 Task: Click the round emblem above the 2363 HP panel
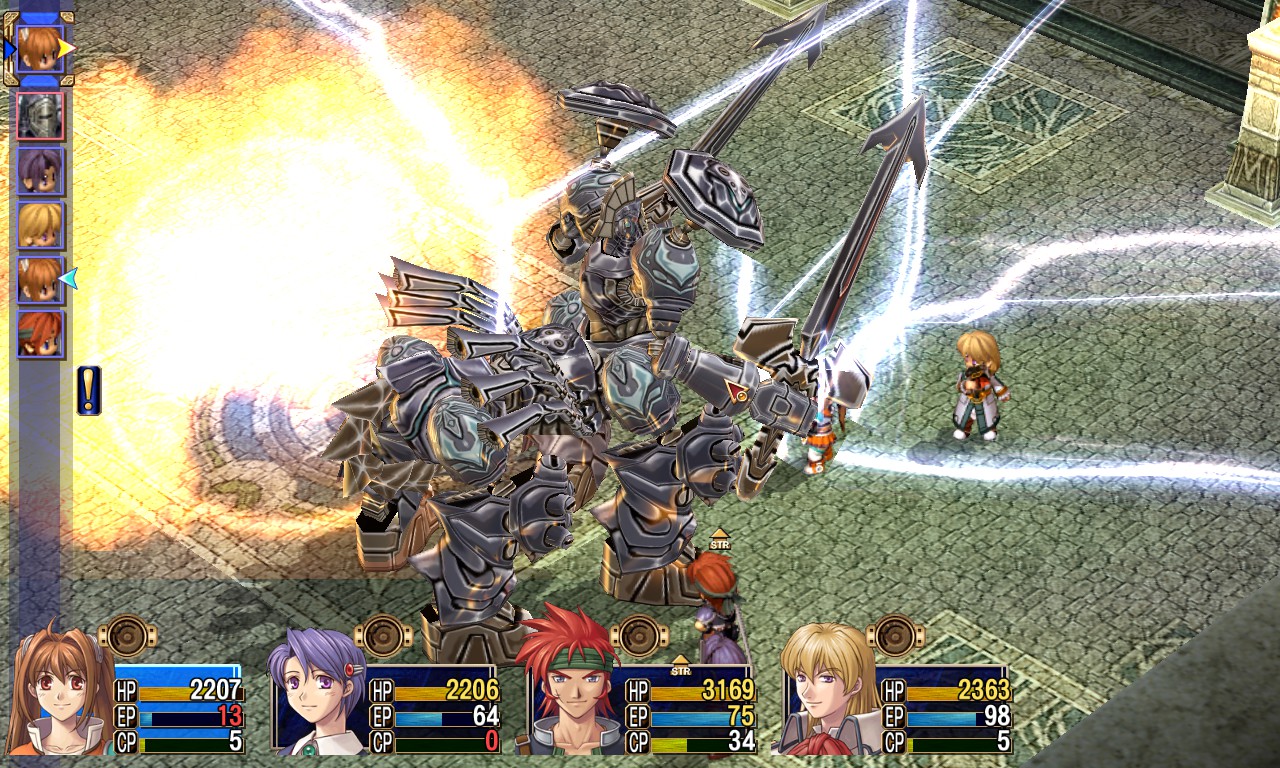click(896, 636)
